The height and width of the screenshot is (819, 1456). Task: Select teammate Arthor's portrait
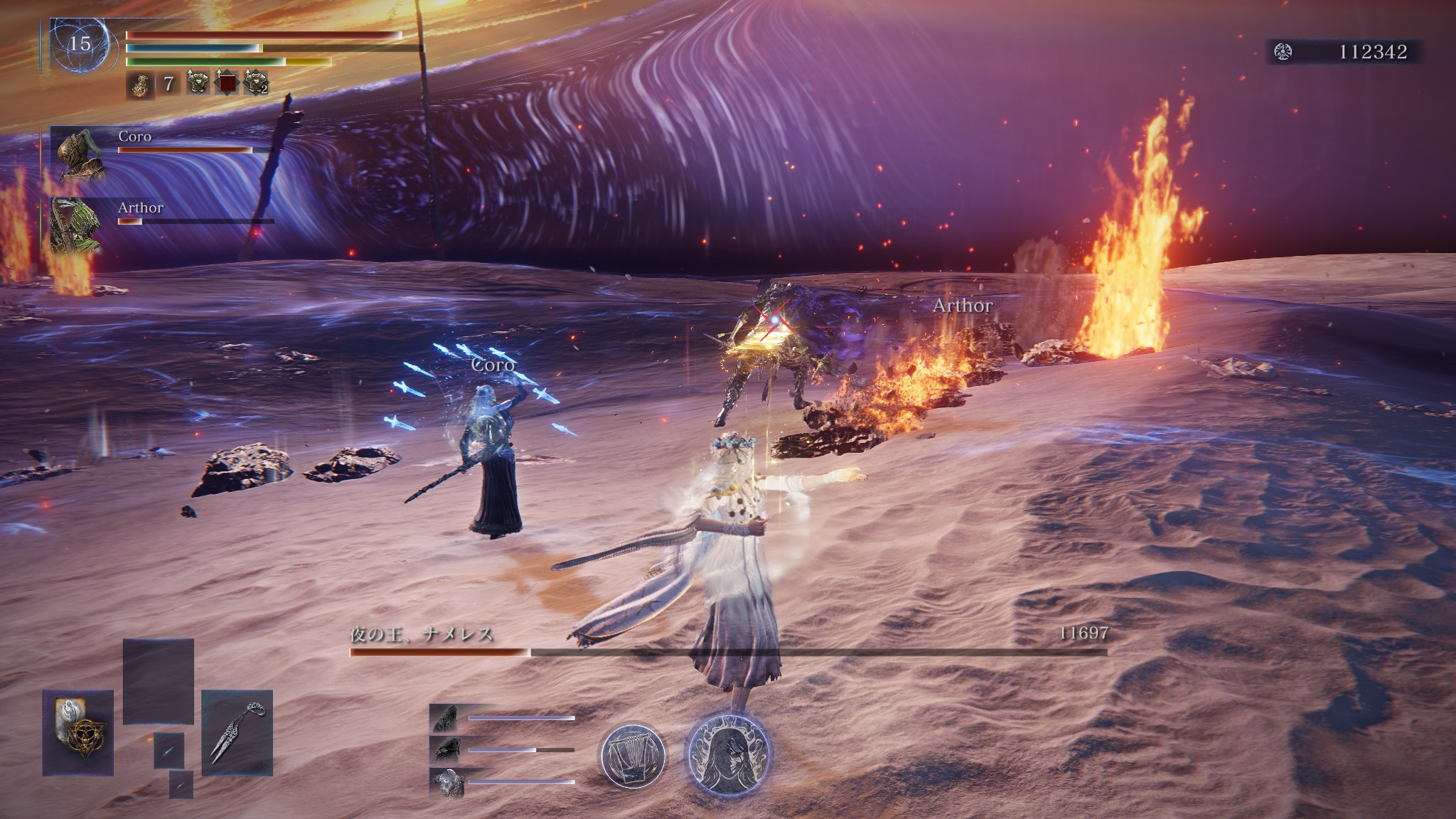[77, 226]
